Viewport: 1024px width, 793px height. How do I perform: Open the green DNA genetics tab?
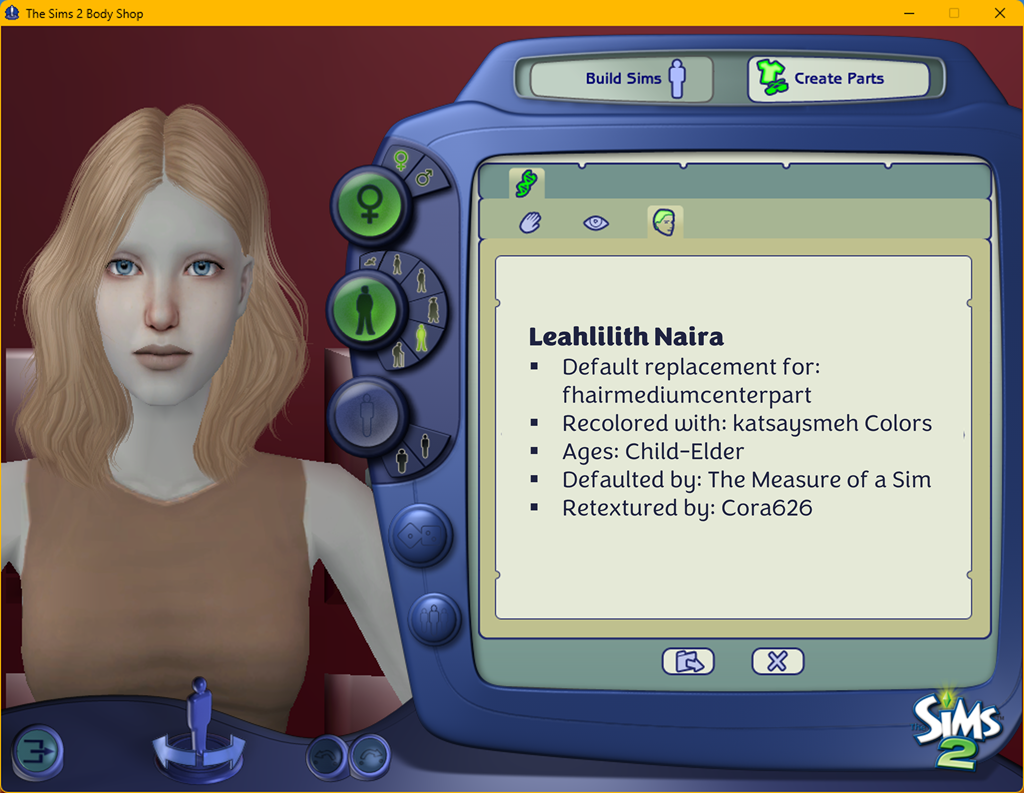pos(525,183)
